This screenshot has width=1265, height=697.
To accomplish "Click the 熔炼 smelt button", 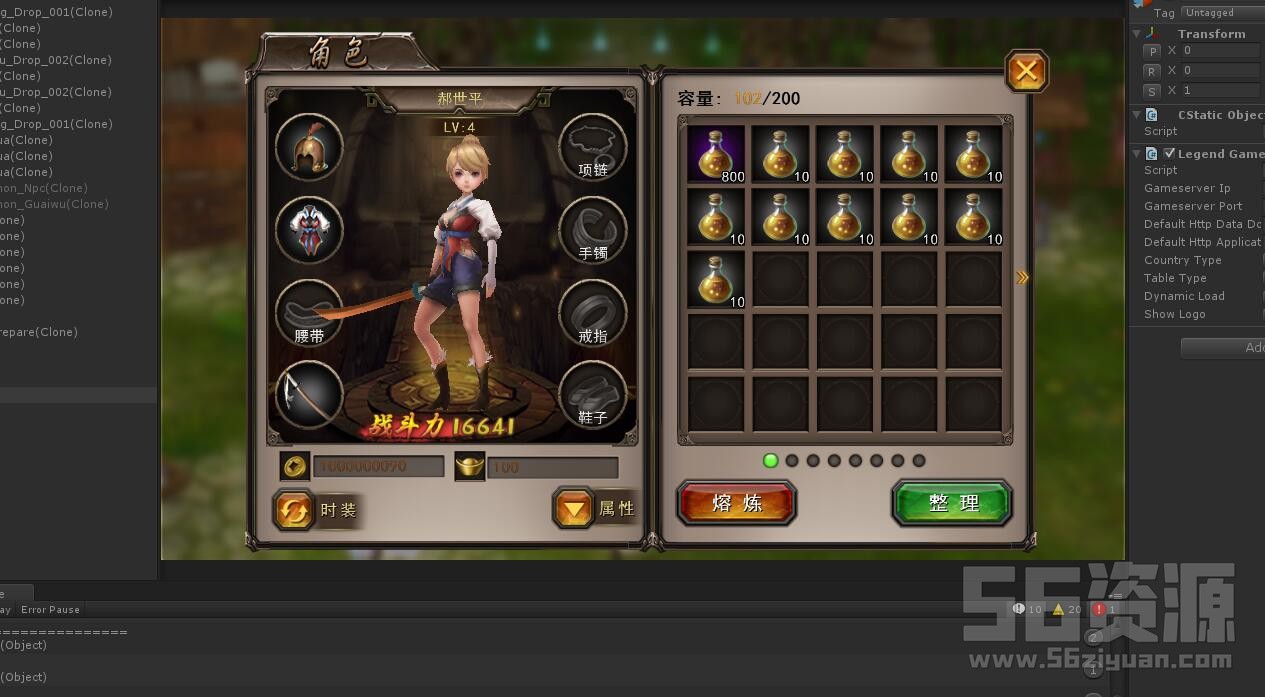I will click(736, 503).
